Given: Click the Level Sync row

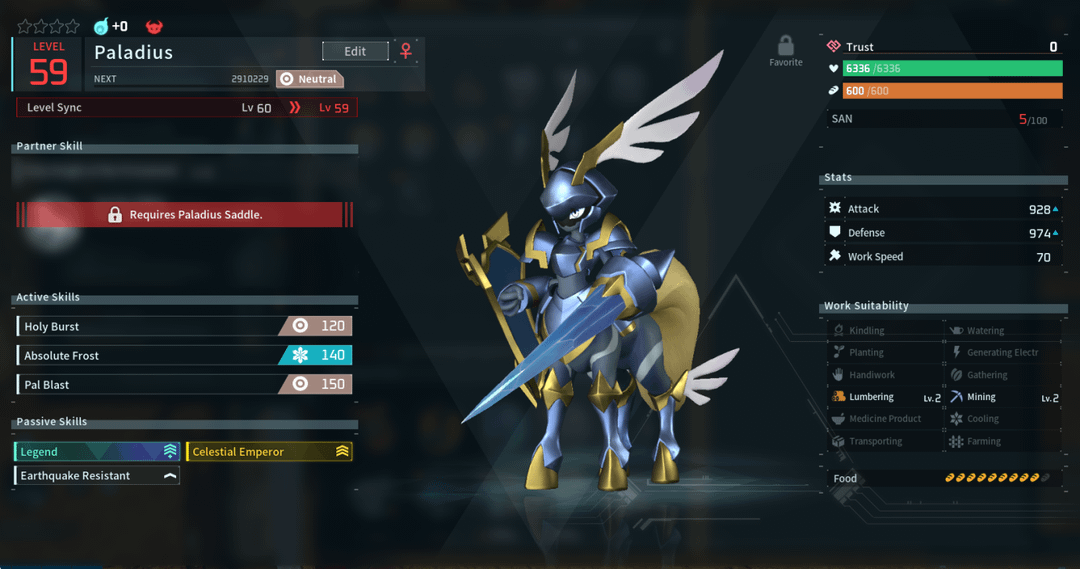Looking at the screenshot, I should tap(186, 108).
